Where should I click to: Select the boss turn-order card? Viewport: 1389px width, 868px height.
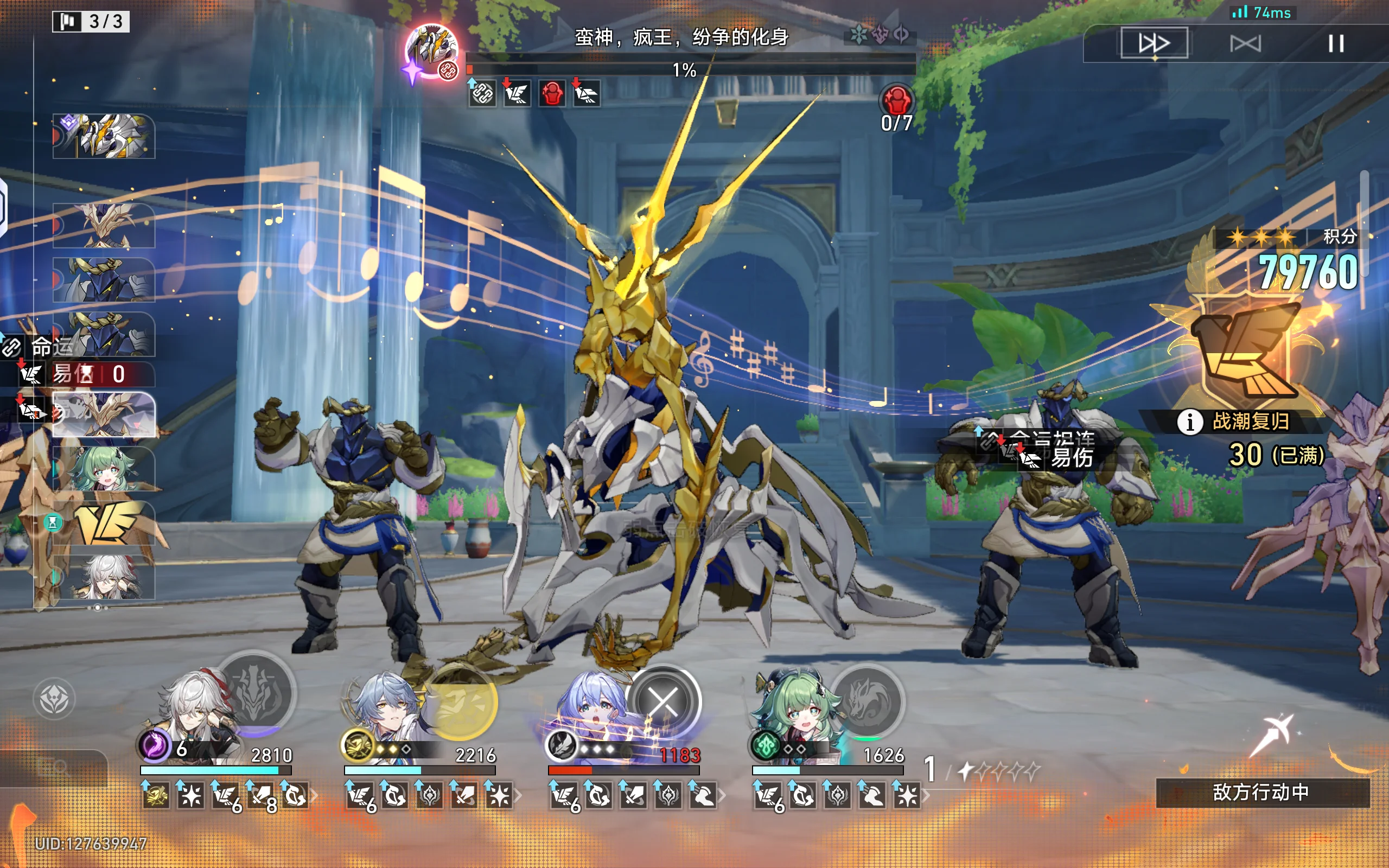pos(104,136)
